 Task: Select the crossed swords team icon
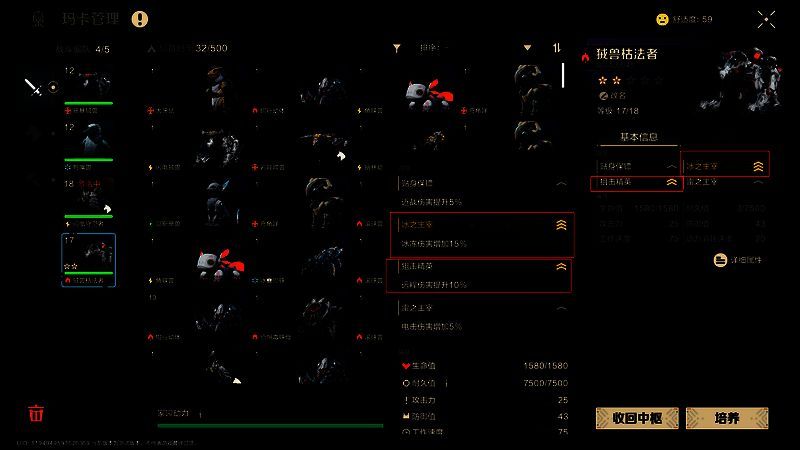(35, 87)
